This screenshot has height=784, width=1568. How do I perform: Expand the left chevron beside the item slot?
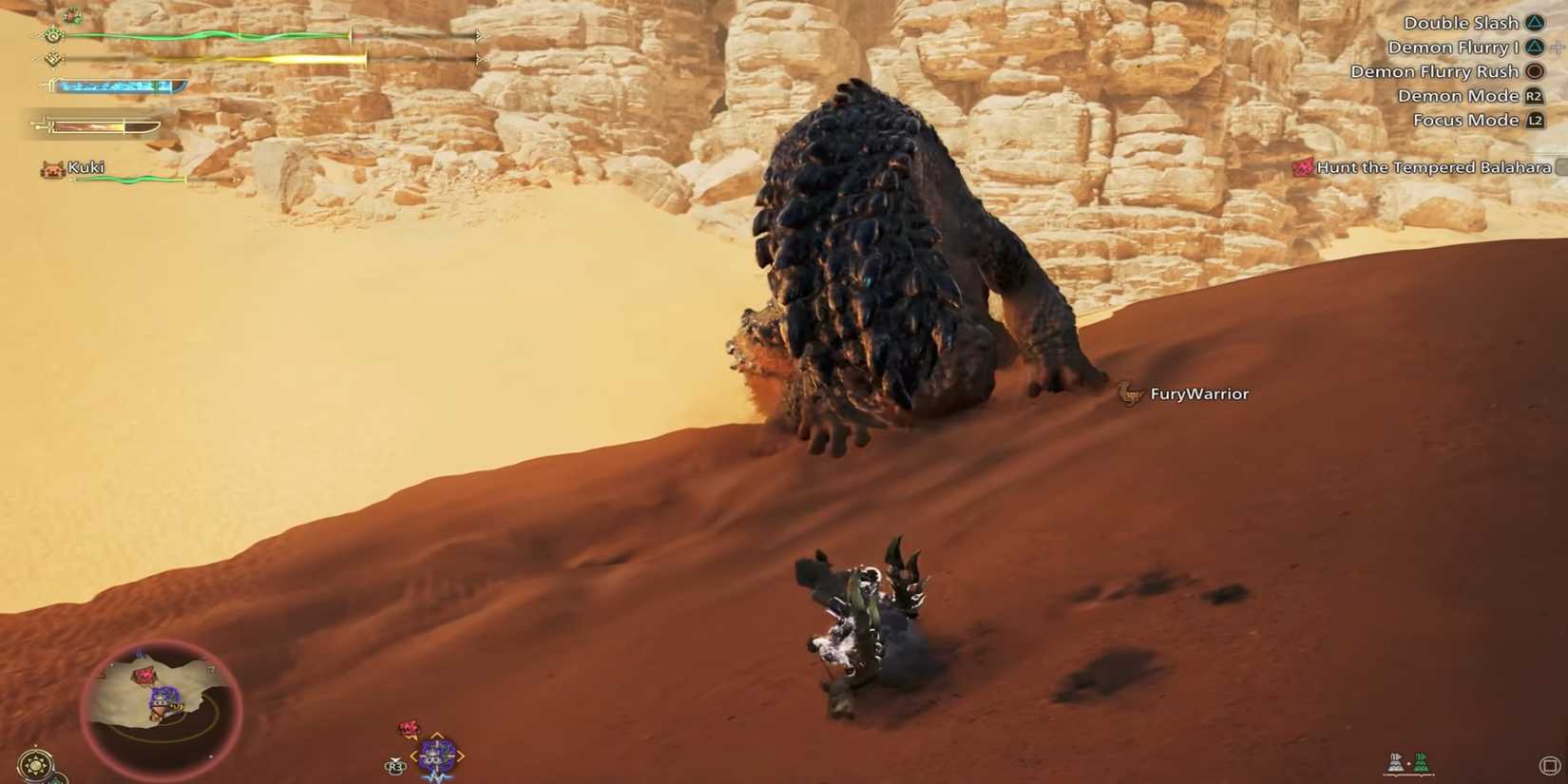414,755
